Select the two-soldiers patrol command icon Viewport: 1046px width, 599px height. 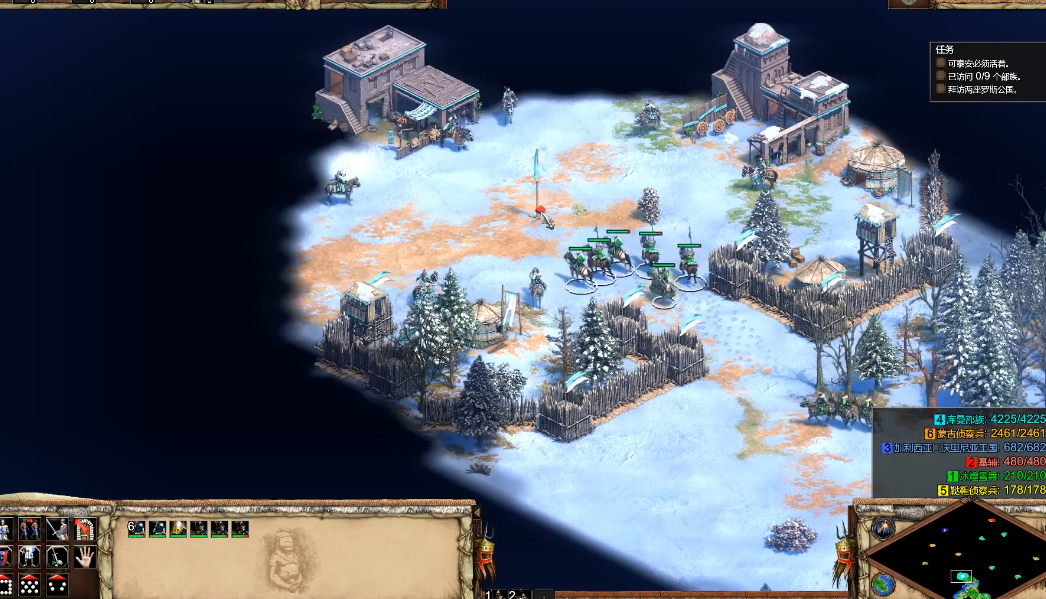[30, 528]
